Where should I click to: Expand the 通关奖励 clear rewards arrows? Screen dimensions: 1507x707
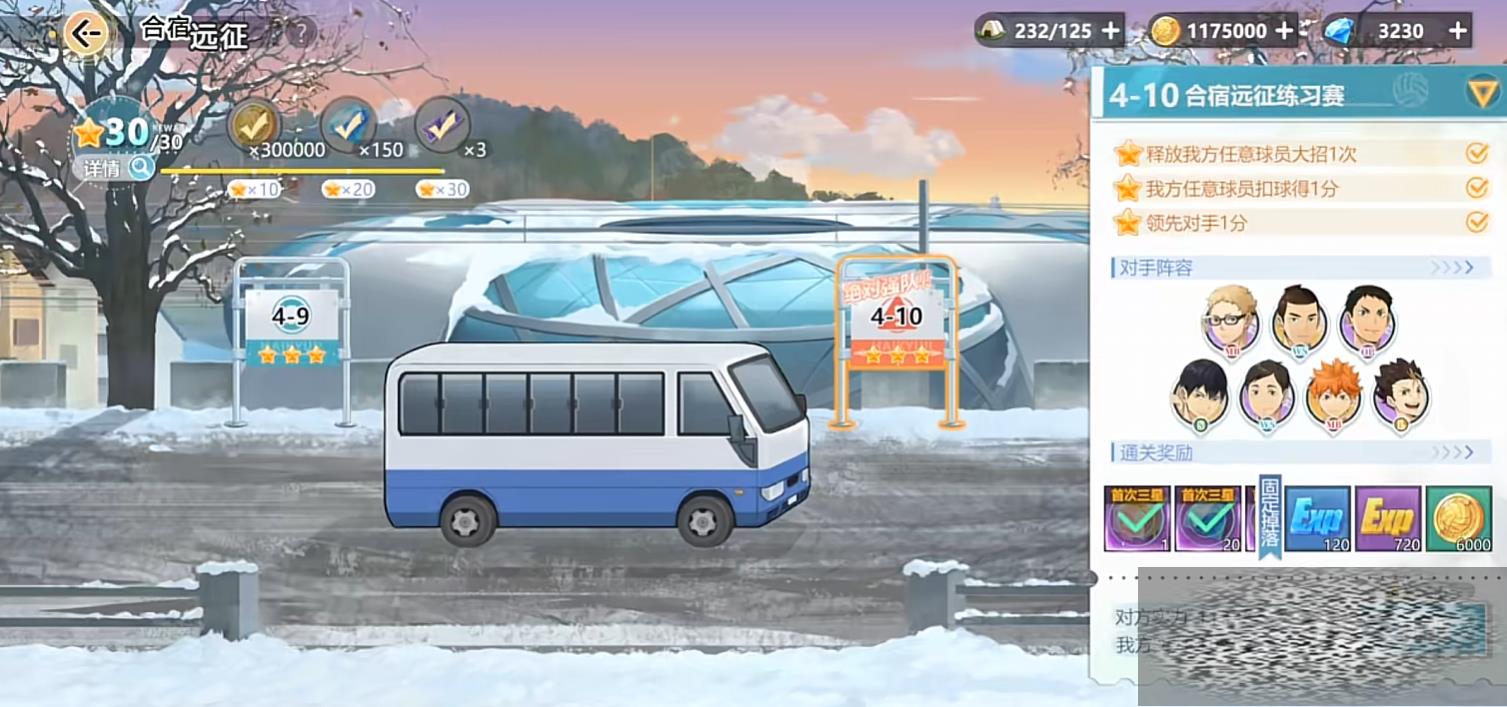1452,453
